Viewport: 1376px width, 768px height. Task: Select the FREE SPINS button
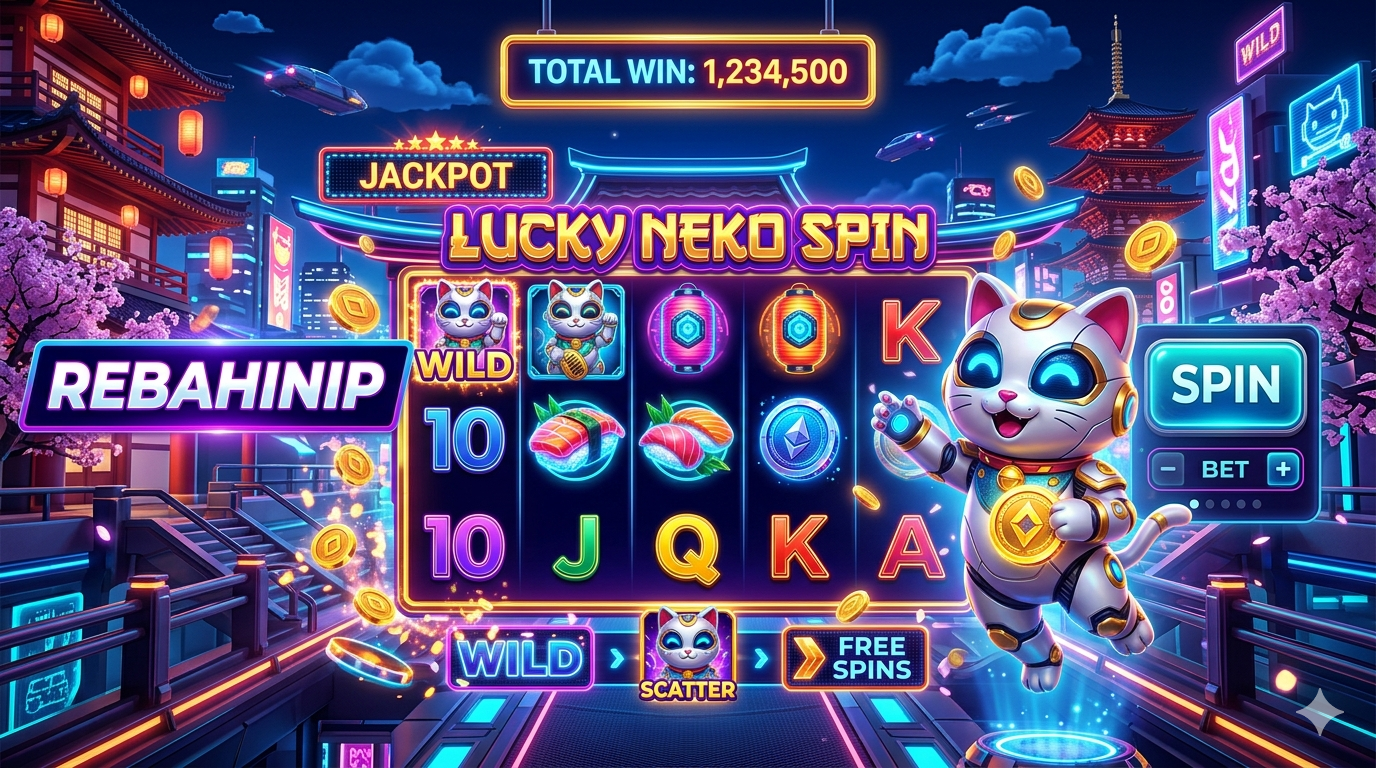click(x=855, y=657)
